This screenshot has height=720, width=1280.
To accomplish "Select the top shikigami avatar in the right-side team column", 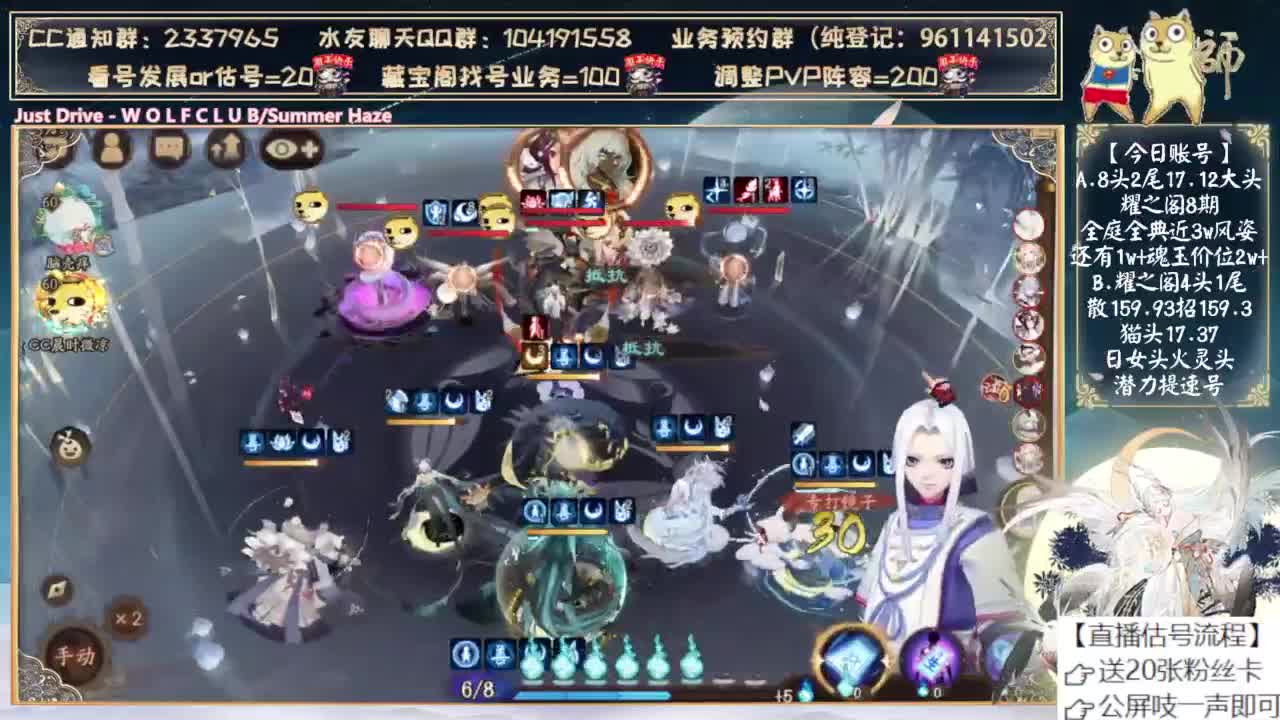I will (1029, 225).
